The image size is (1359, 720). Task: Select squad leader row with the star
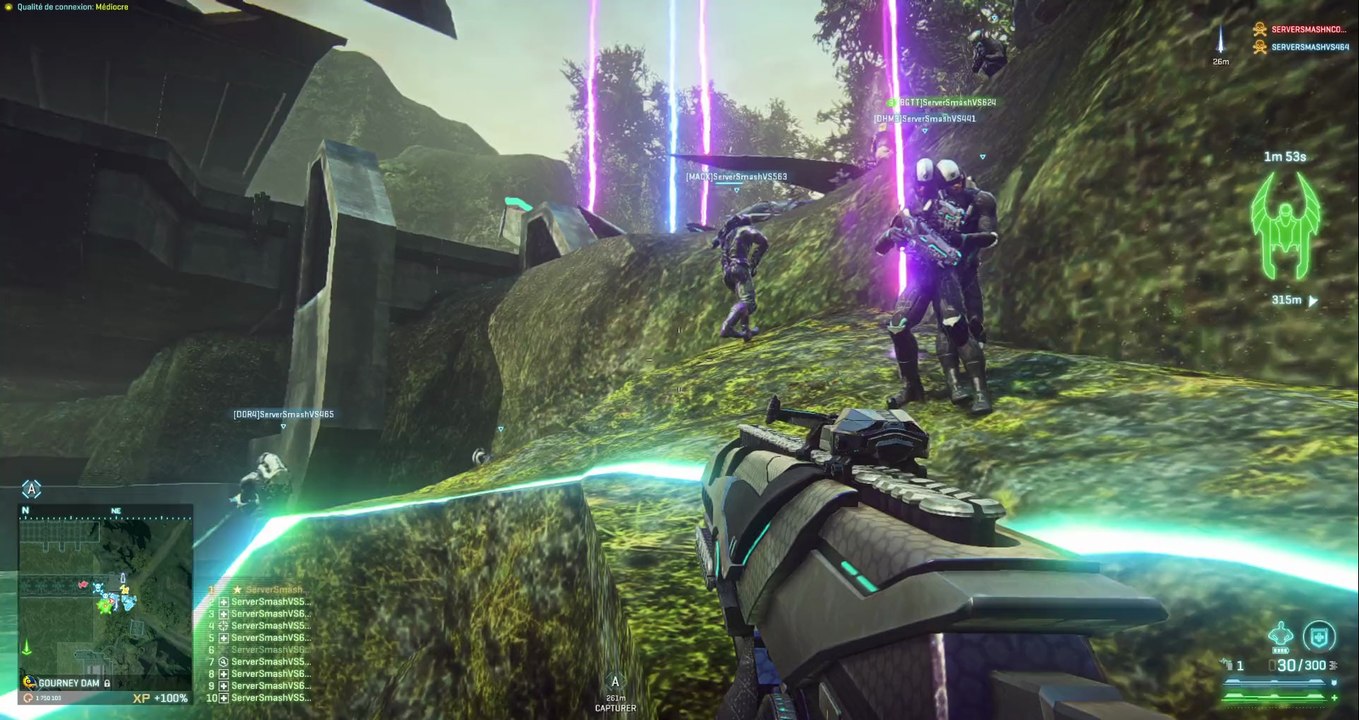tap(266, 590)
